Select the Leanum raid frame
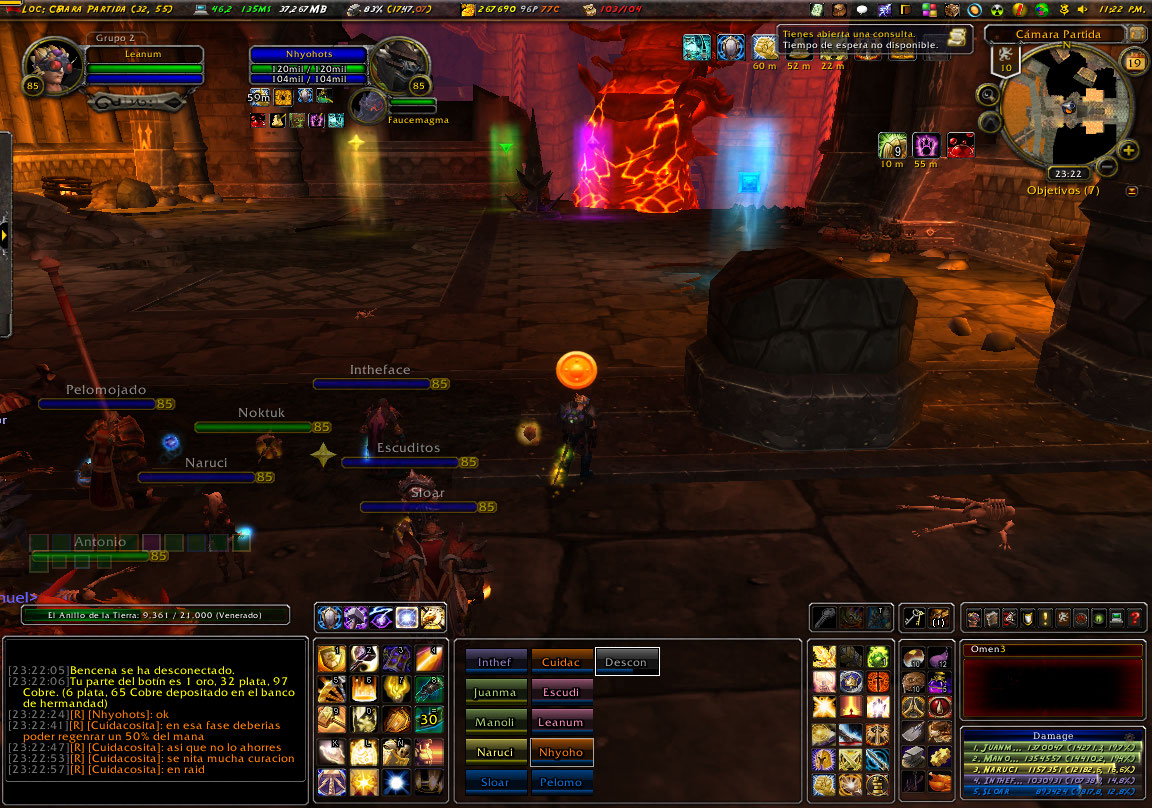This screenshot has height=808, width=1152. tap(562, 721)
